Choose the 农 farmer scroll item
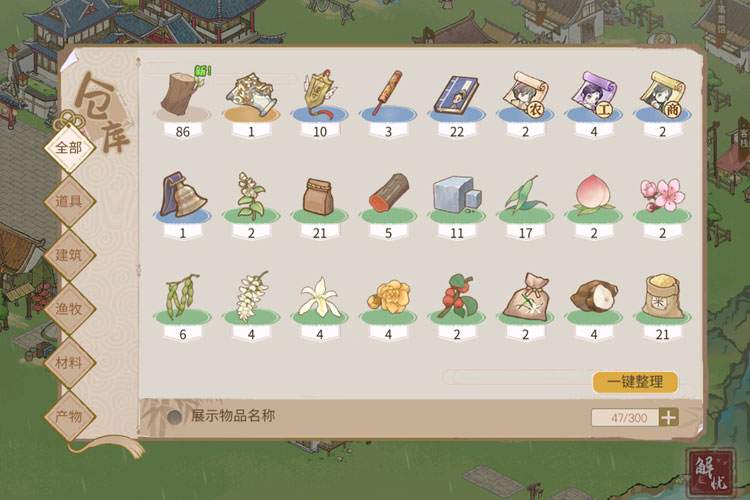Image resolution: width=750 pixels, height=500 pixels. (524, 95)
